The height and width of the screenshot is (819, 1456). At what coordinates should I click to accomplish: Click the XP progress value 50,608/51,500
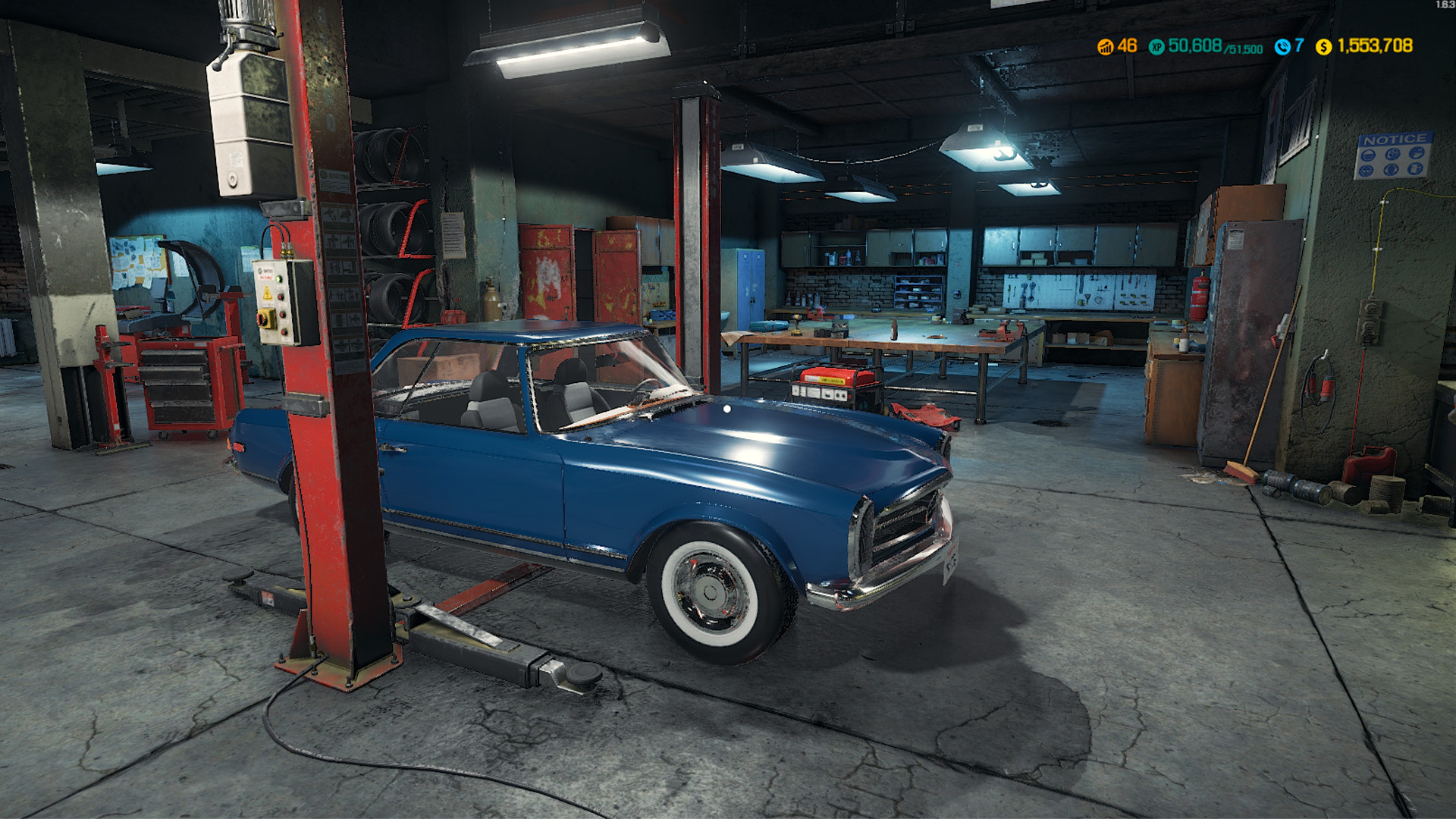(x=1213, y=47)
